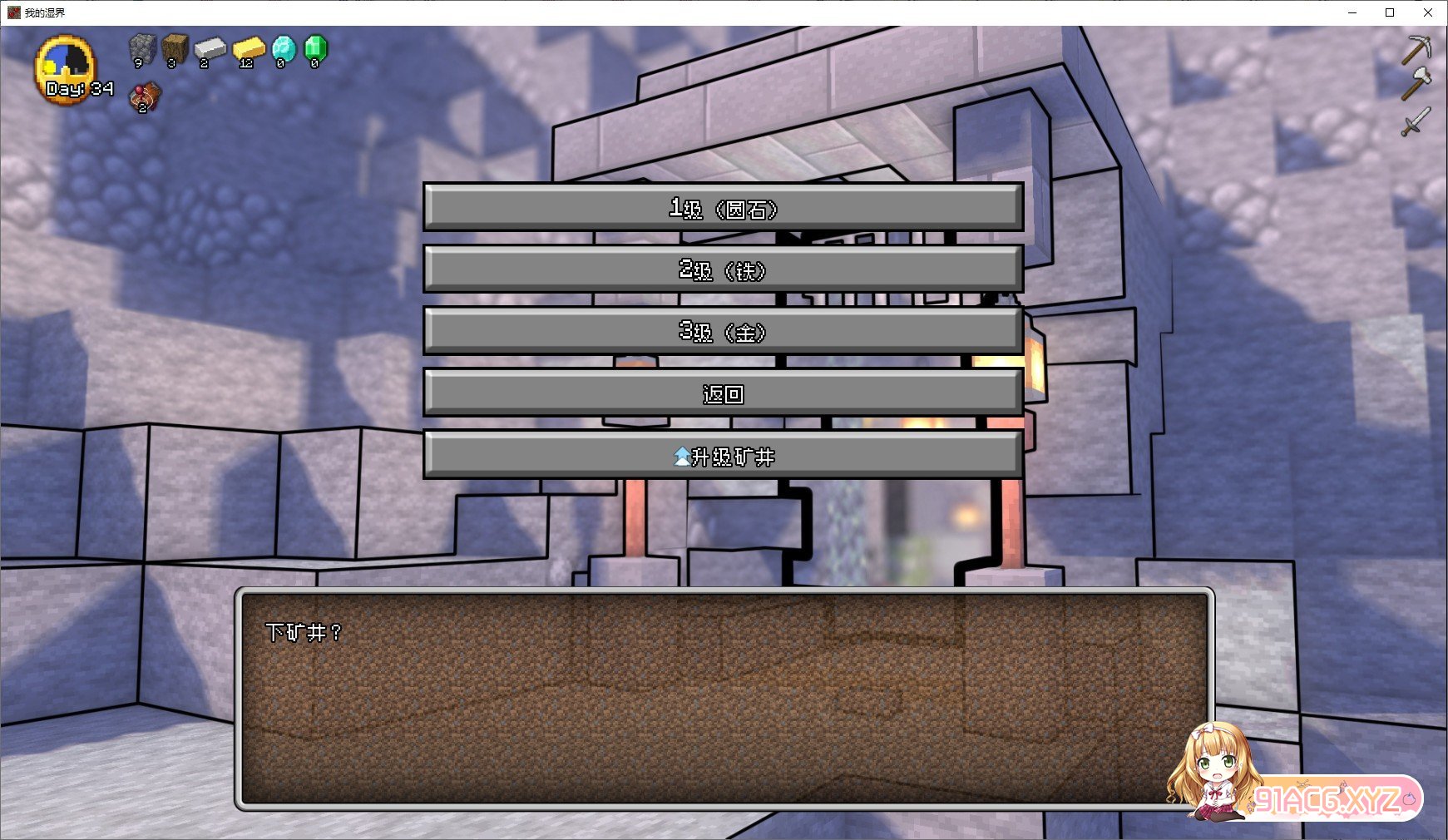1448x840 pixels.
Task: Click the pickaxe tool icon
Action: coord(1416,50)
